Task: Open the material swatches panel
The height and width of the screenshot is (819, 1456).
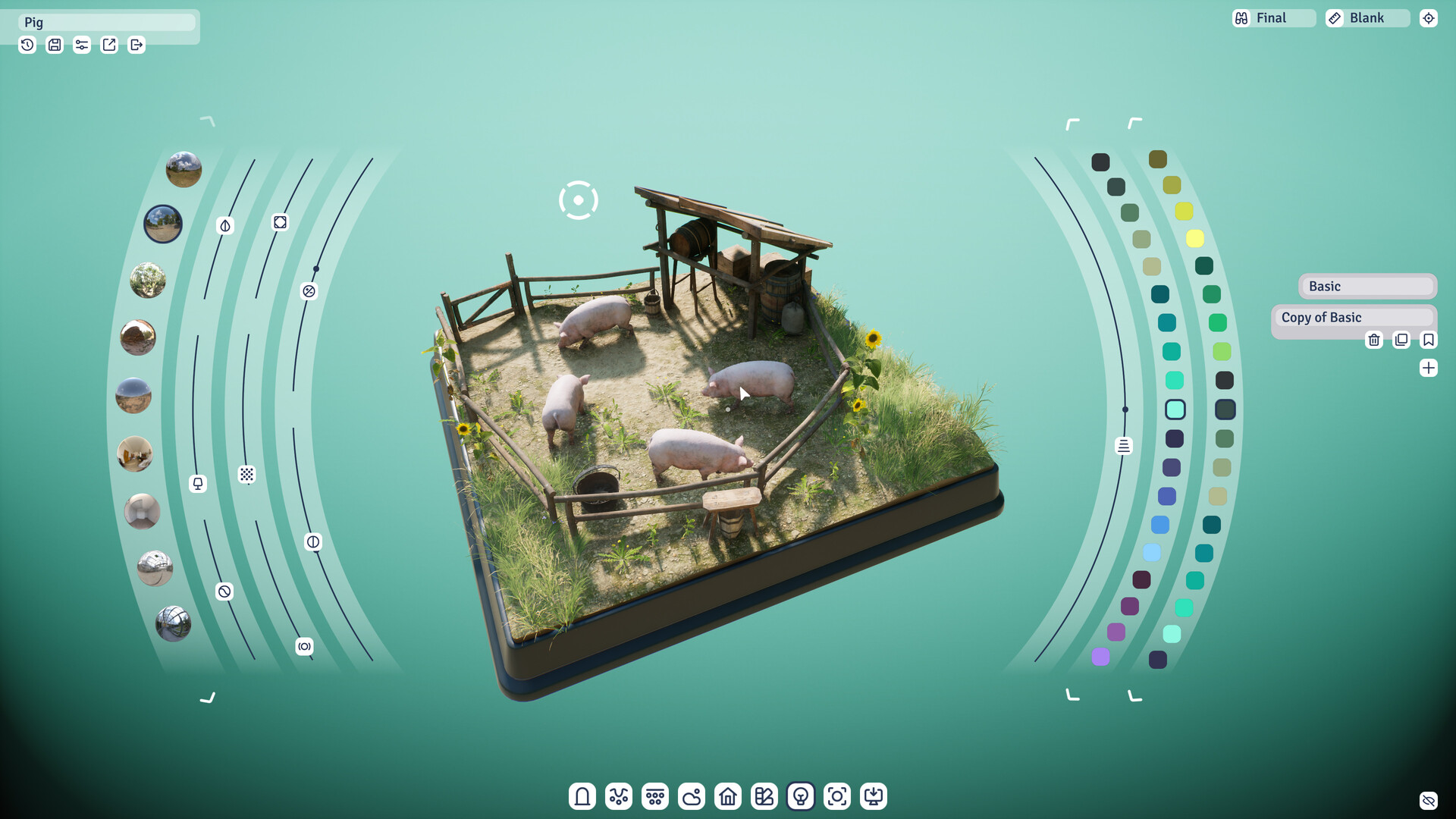Action: pos(764,796)
